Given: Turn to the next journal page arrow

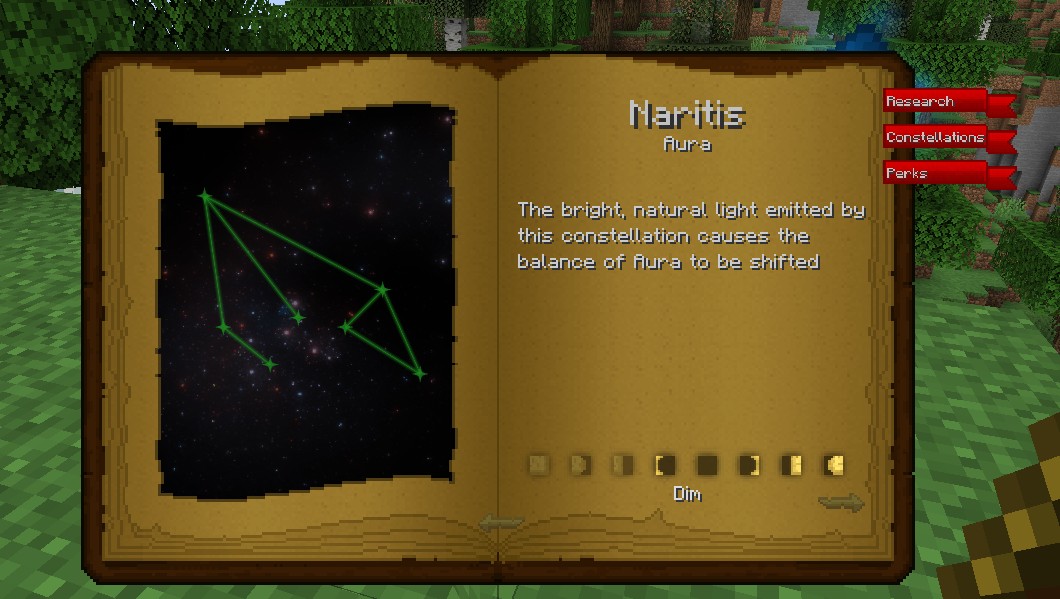Looking at the screenshot, I should coord(840,503).
